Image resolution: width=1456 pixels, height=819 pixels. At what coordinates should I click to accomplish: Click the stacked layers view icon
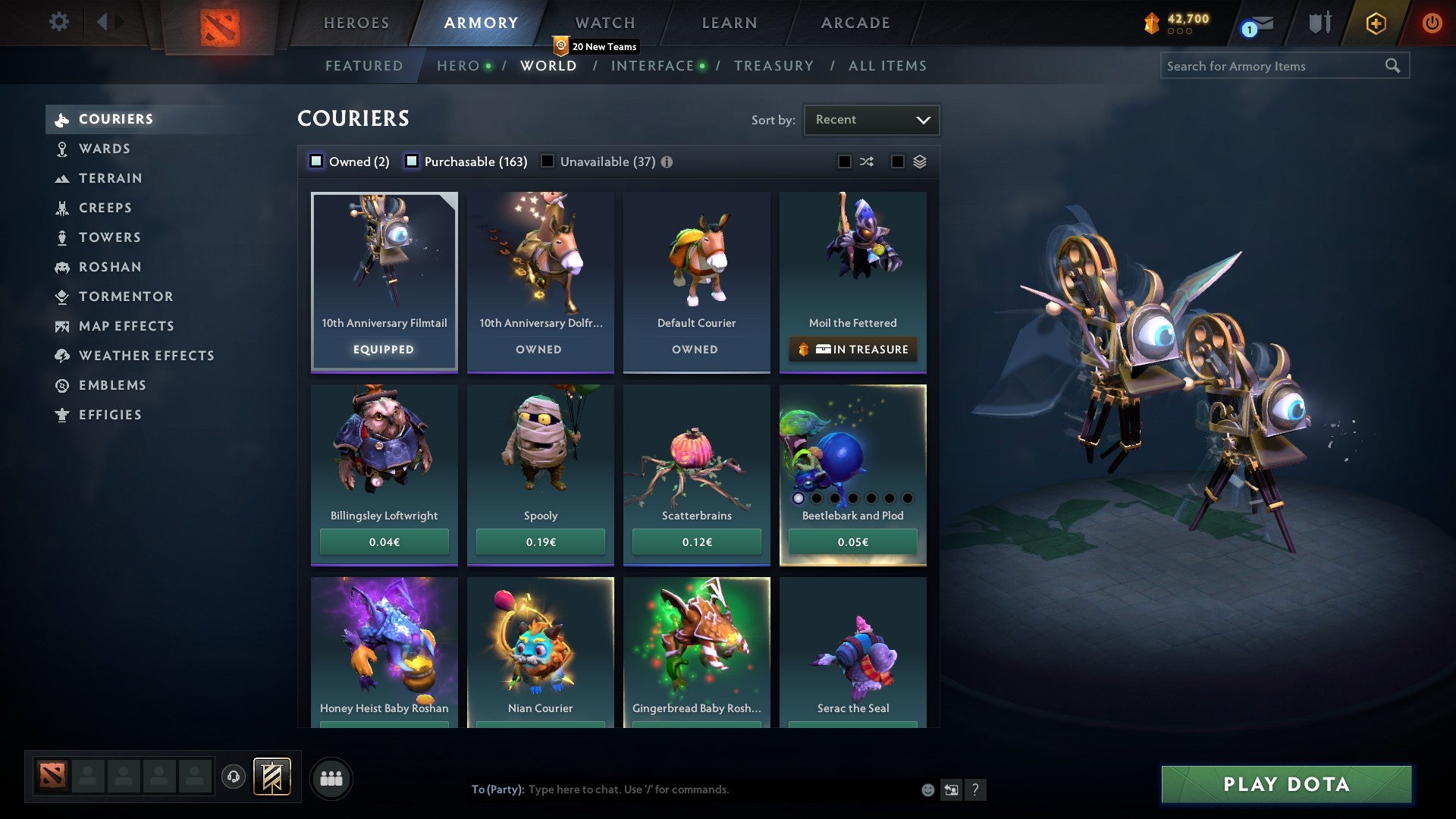(x=919, y=162)
